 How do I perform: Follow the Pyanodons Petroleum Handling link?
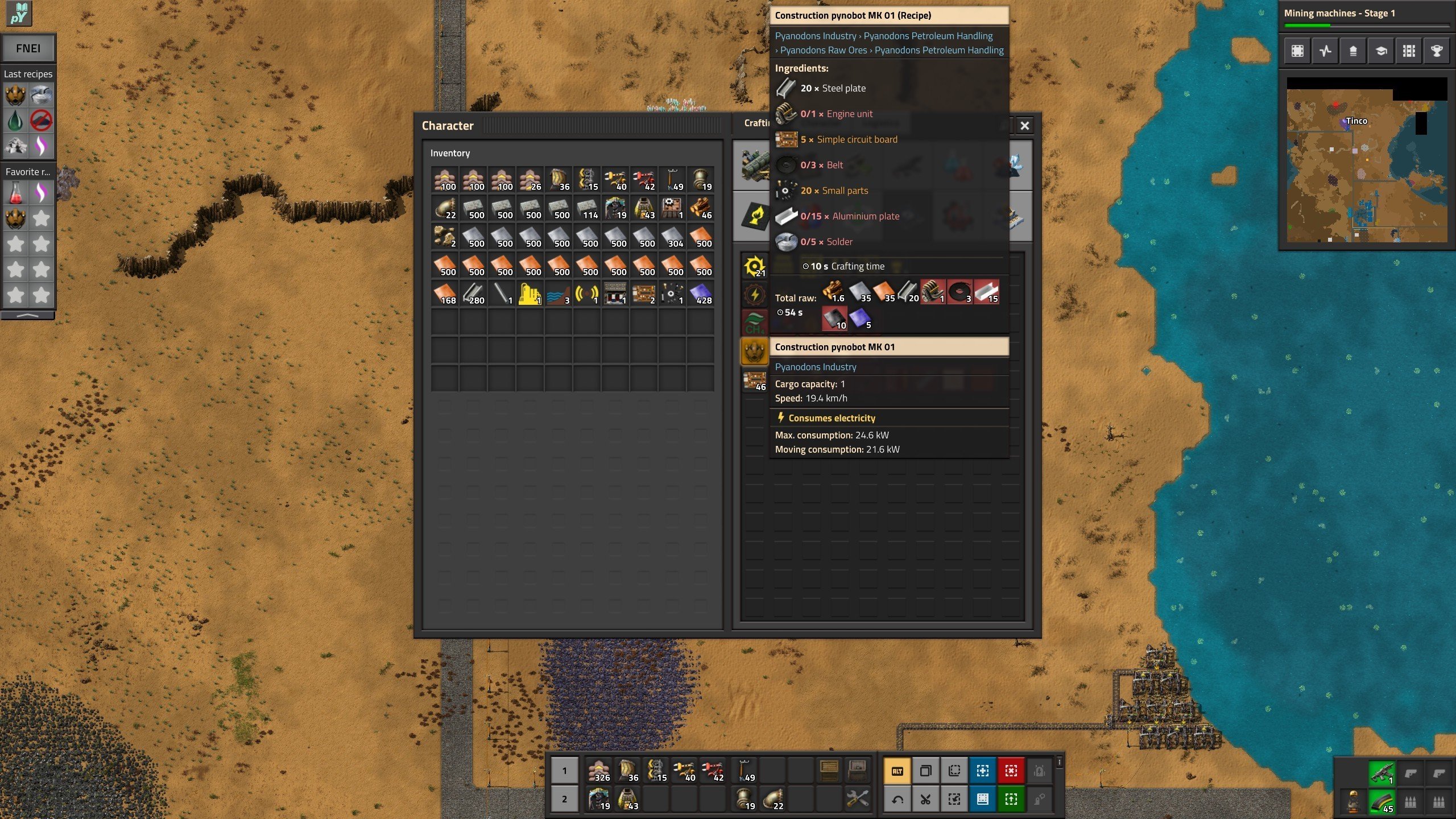[x=927, y=35]
